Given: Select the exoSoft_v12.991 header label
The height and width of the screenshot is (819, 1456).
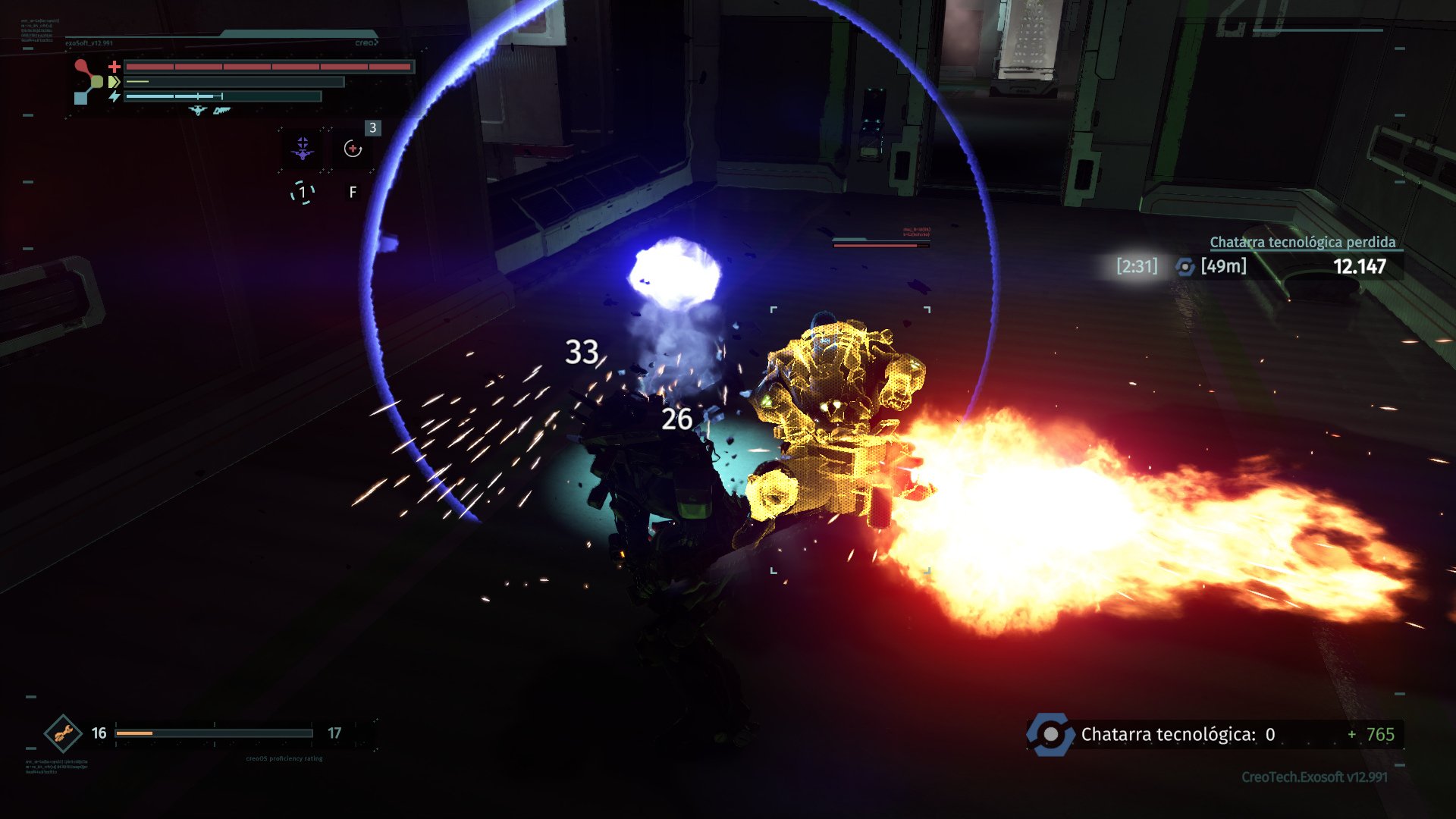Looking at the screenshot, I should pyautogui.click(x=88, y=42).
